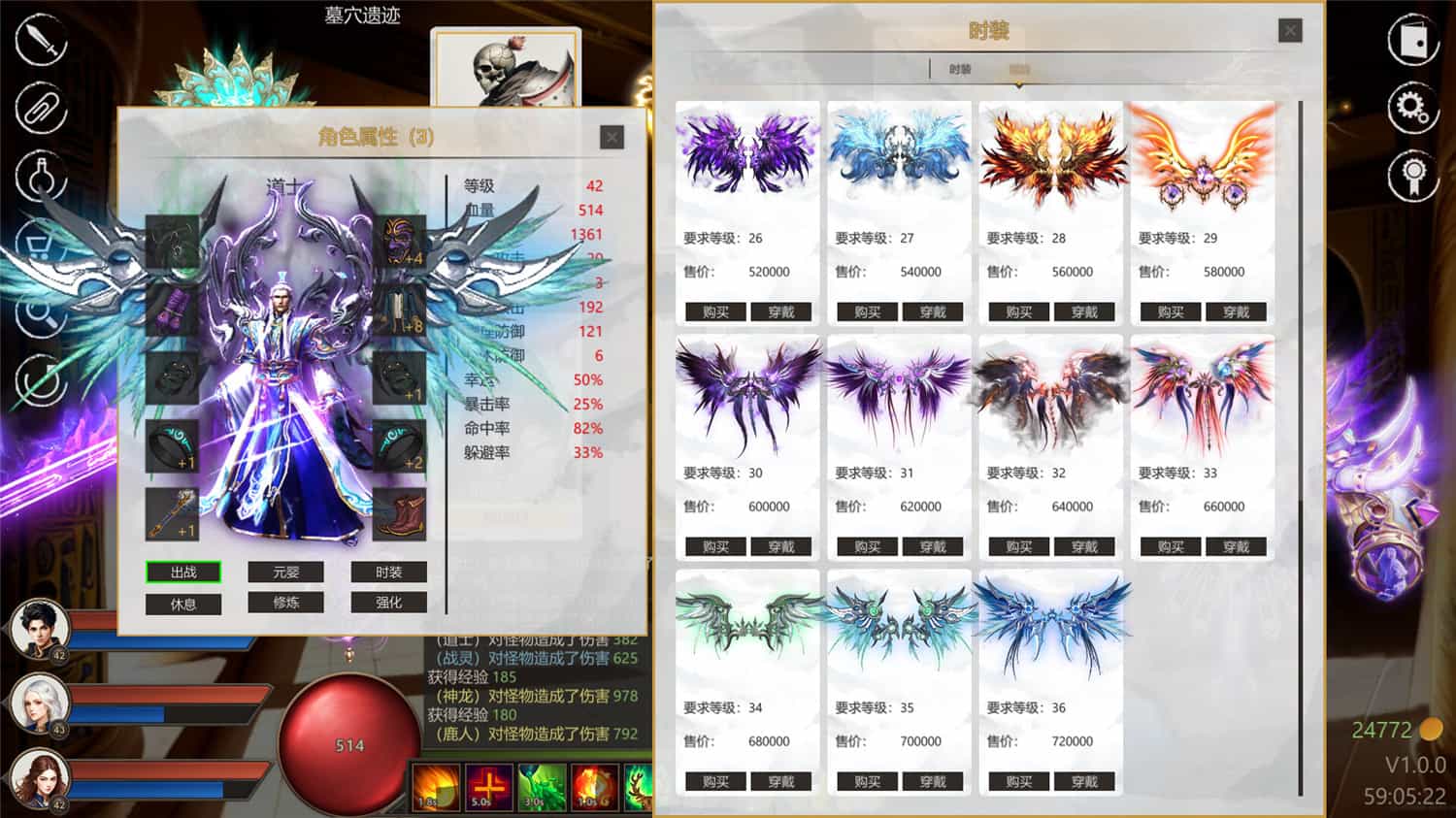The width and height of the screenshot is (1456, 818).
Task: Click the magnifying glass search icon
Action: pyautogui.click(x=39, y=303)
